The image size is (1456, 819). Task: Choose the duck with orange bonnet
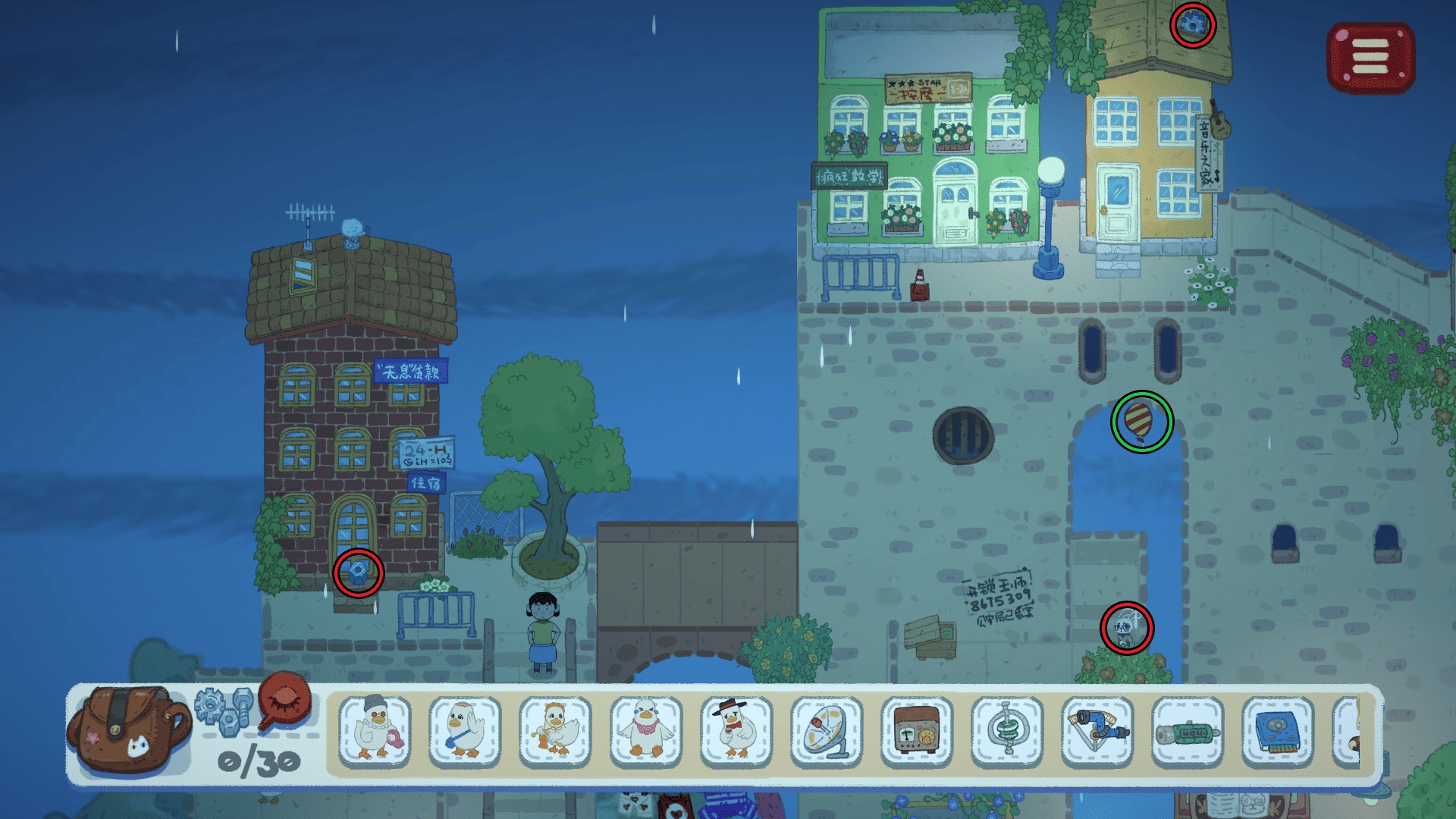(x=555, y=730)
